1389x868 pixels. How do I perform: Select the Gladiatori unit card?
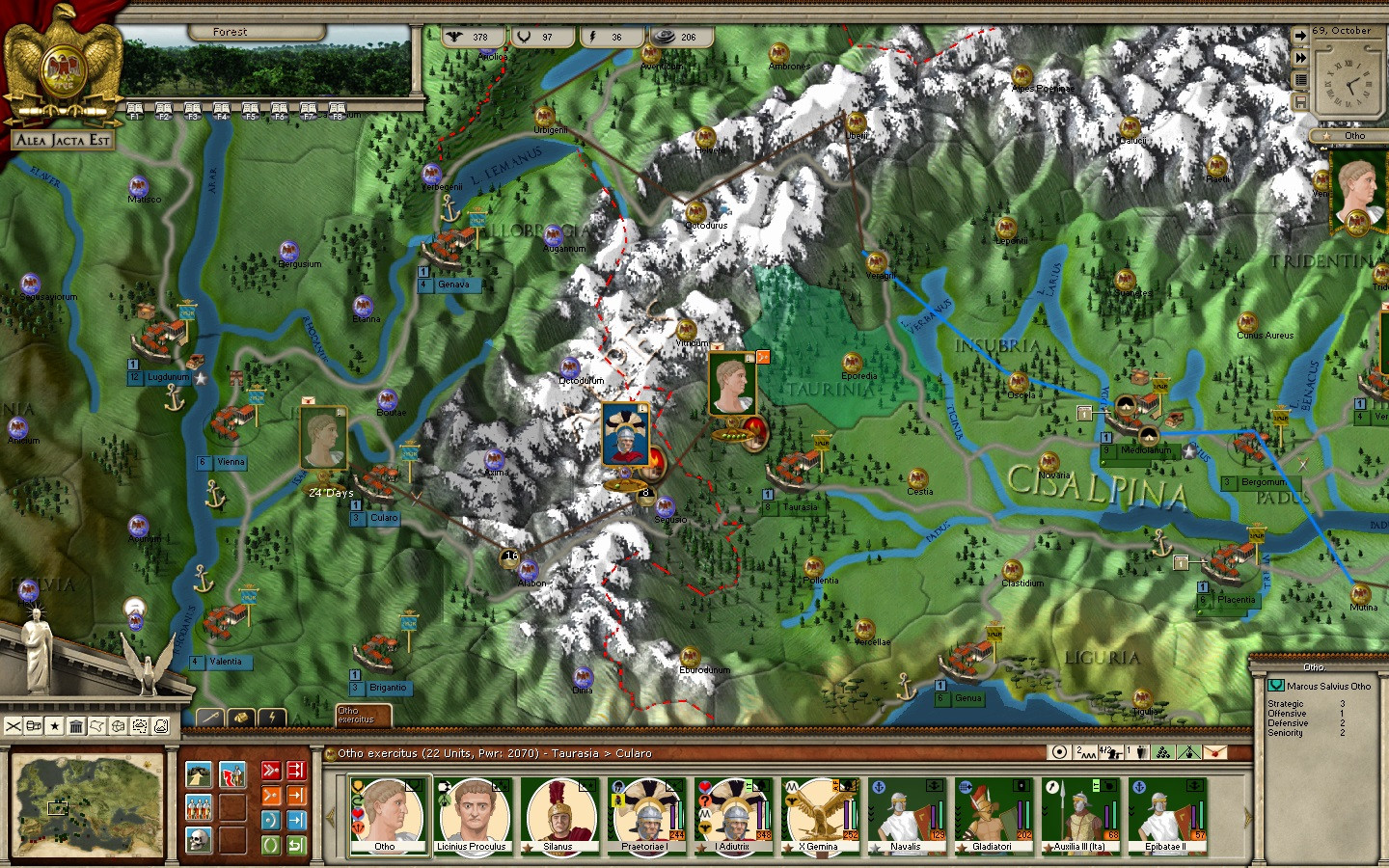coord(992,816)
